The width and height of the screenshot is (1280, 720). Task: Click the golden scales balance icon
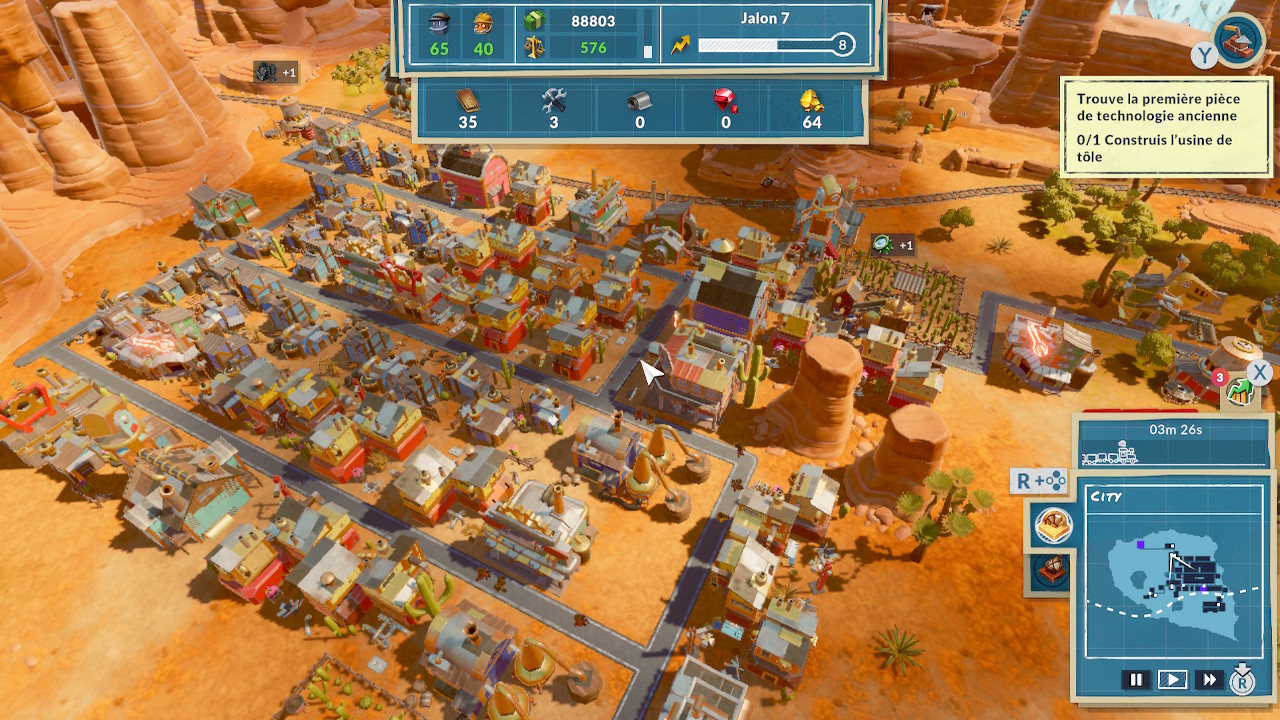(534, 47)
